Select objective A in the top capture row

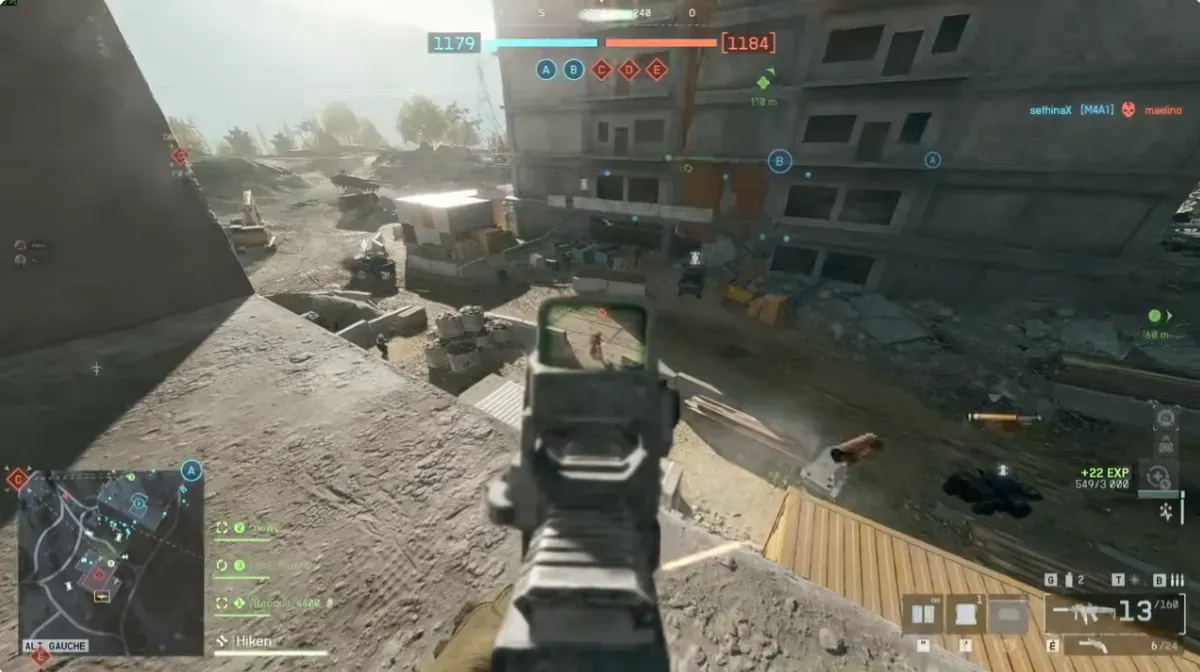pyautogui.click(x=545, y=69)
